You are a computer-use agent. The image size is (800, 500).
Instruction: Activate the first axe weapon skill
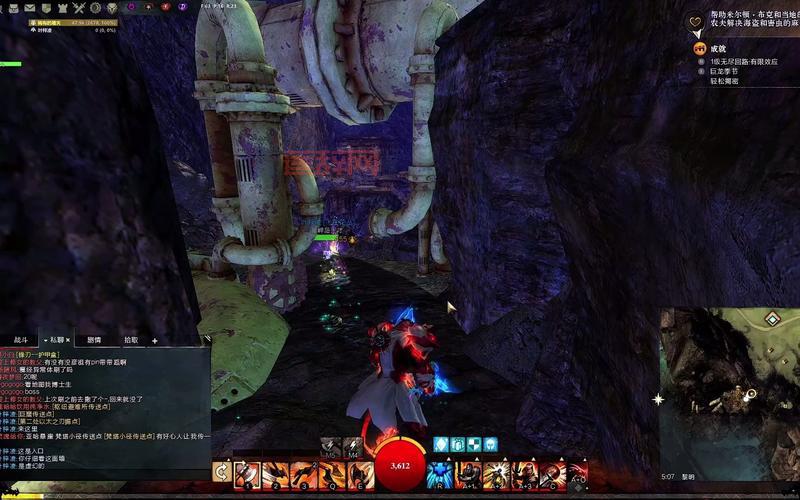click(x=247, y=472)
